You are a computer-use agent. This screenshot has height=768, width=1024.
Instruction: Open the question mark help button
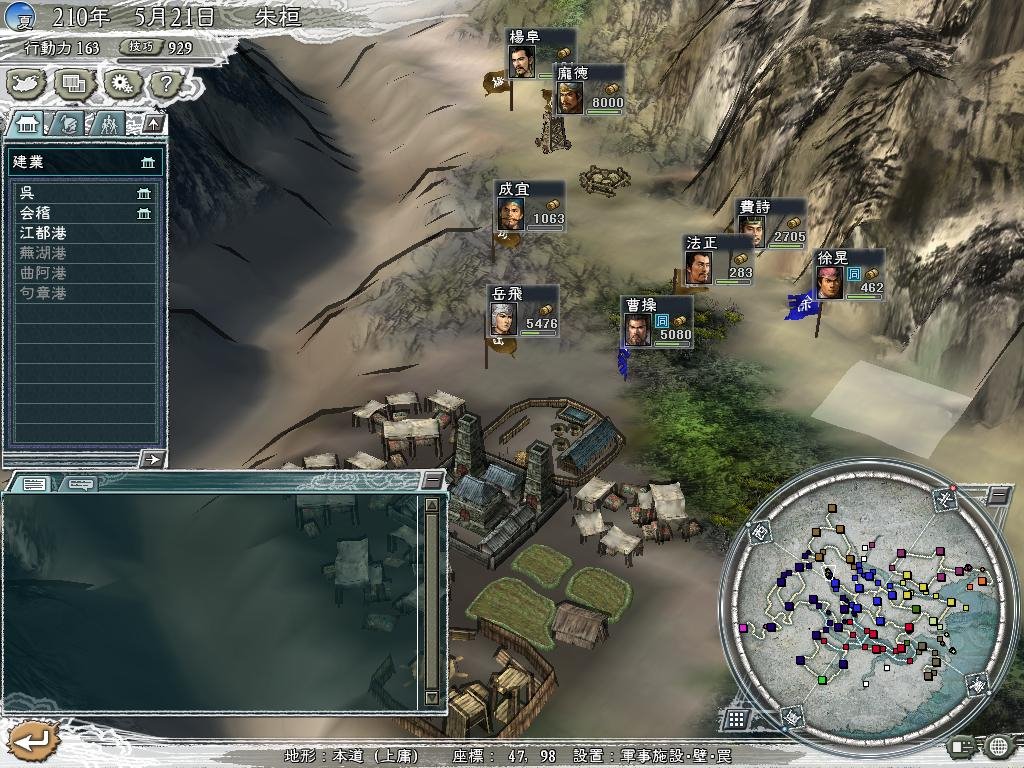tap(167, 83)
